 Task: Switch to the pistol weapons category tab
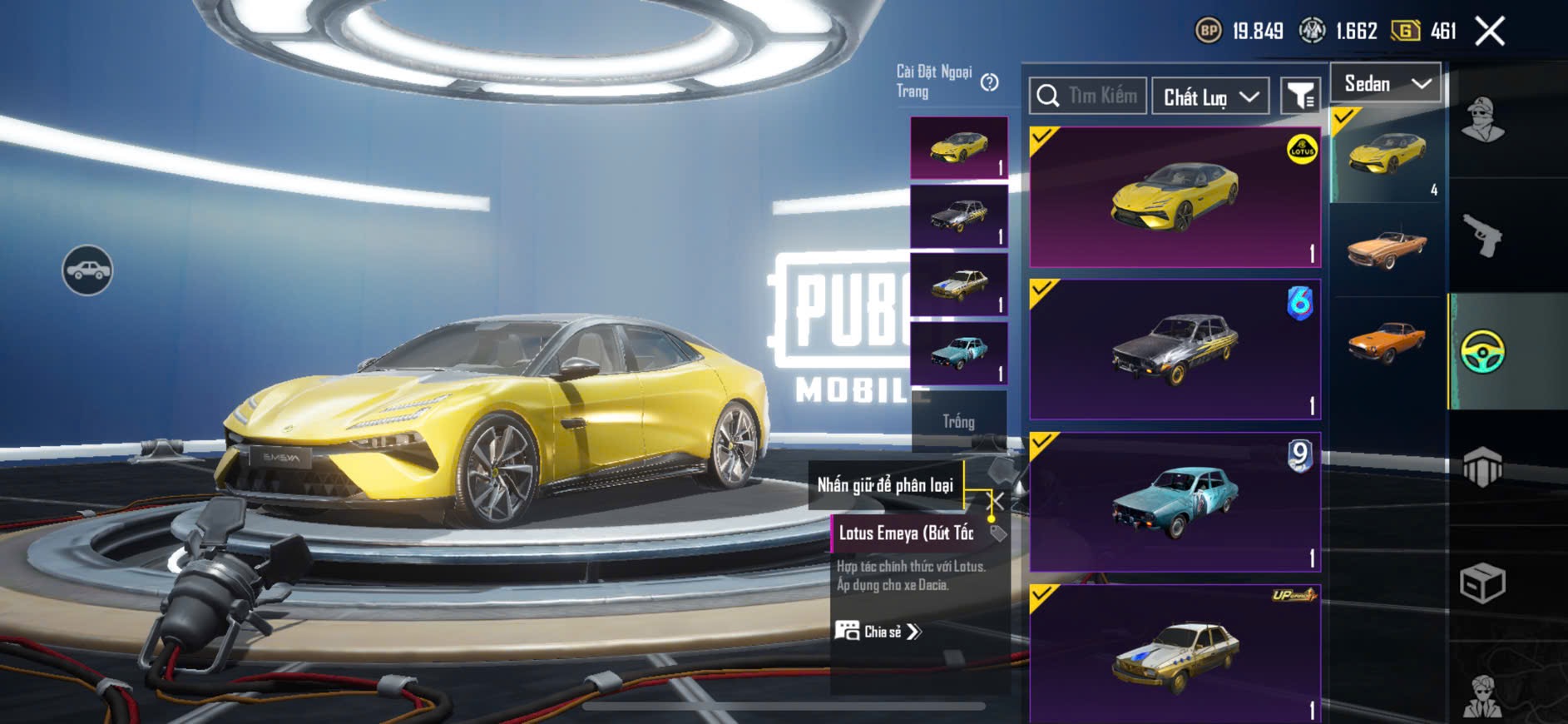click(x=1481, y=236)
